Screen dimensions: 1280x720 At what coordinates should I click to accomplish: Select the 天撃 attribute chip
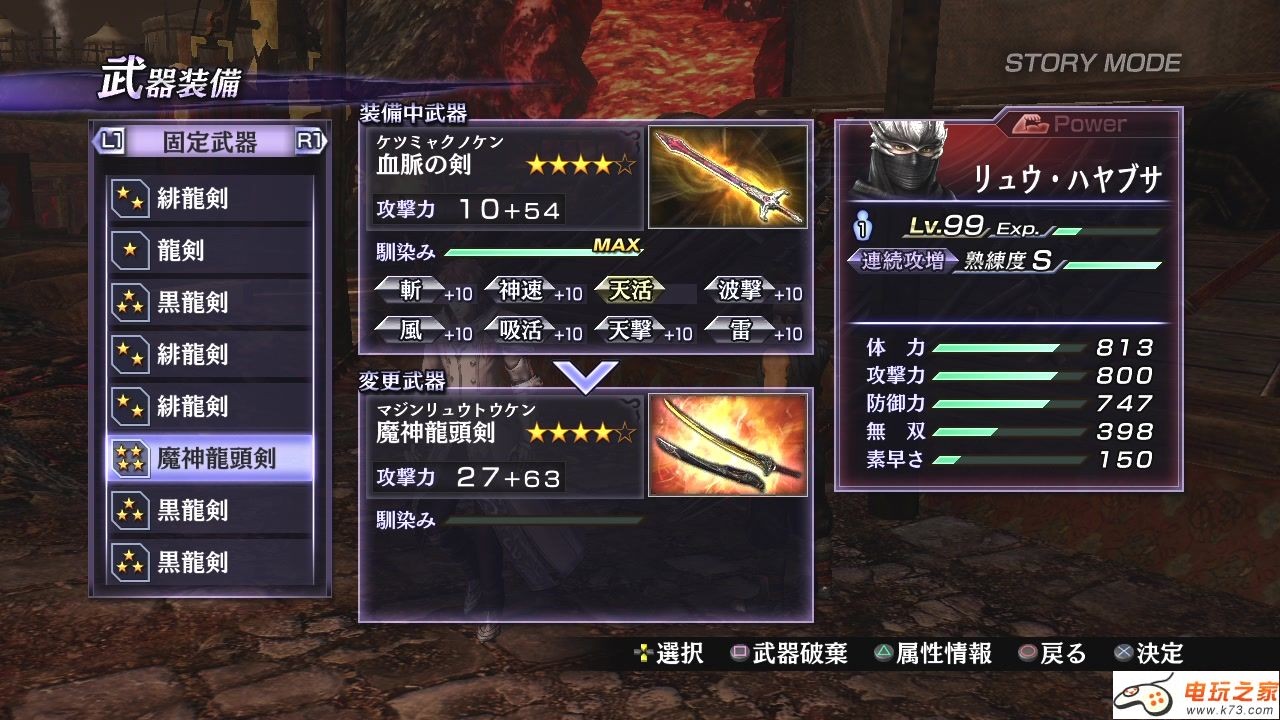coord(631,329)
